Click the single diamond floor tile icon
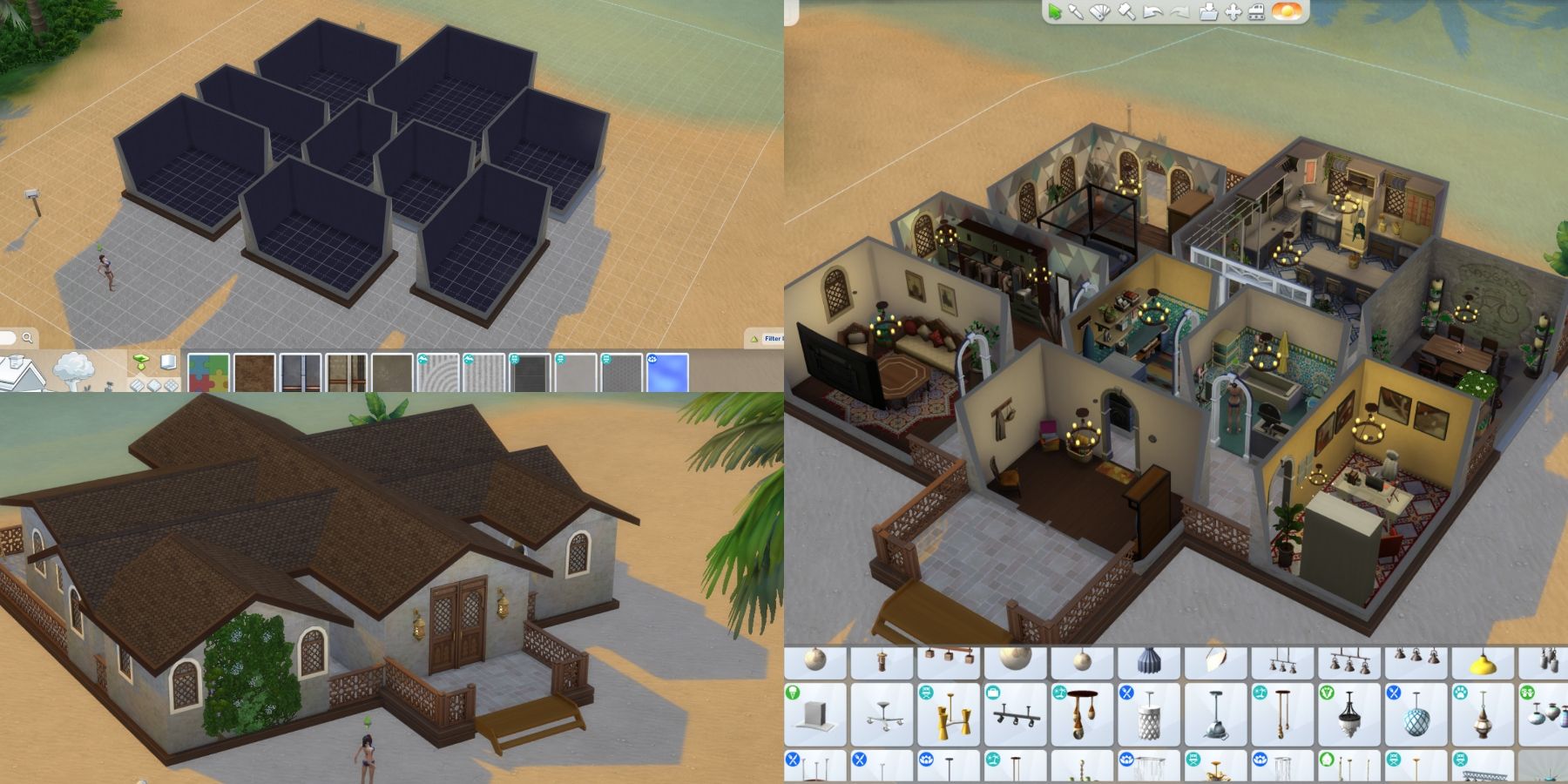The height and width of the screenshot is (784, 1568). (x=152, y=385)
